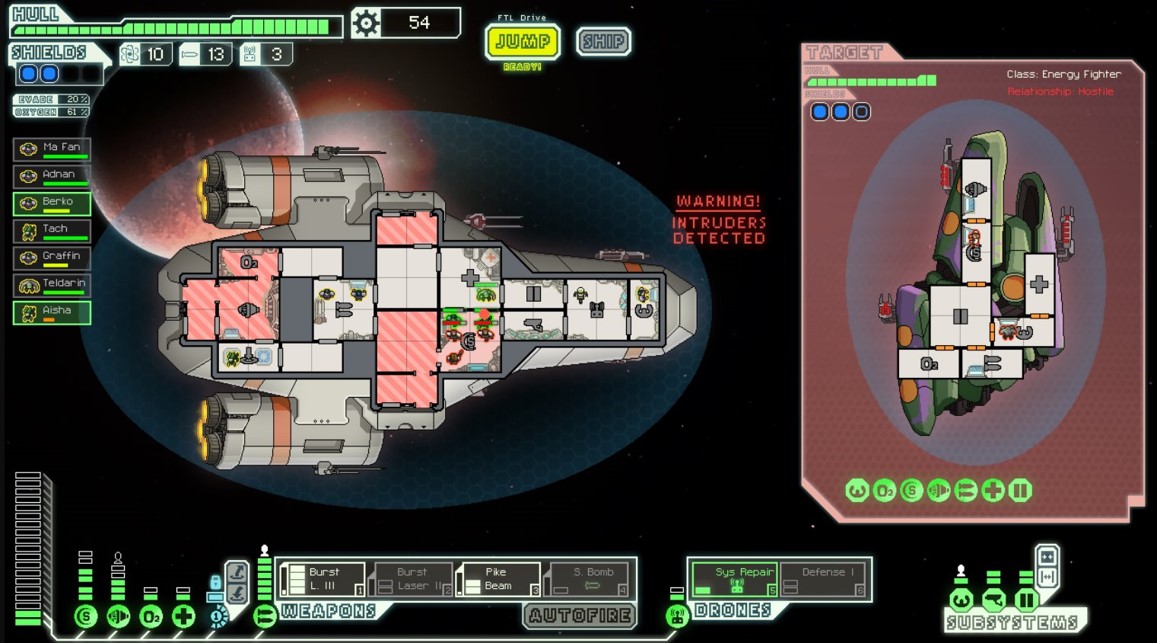Click the drone control system icon
Screen dimensions: 1157x643
click(x=677, y=616)
